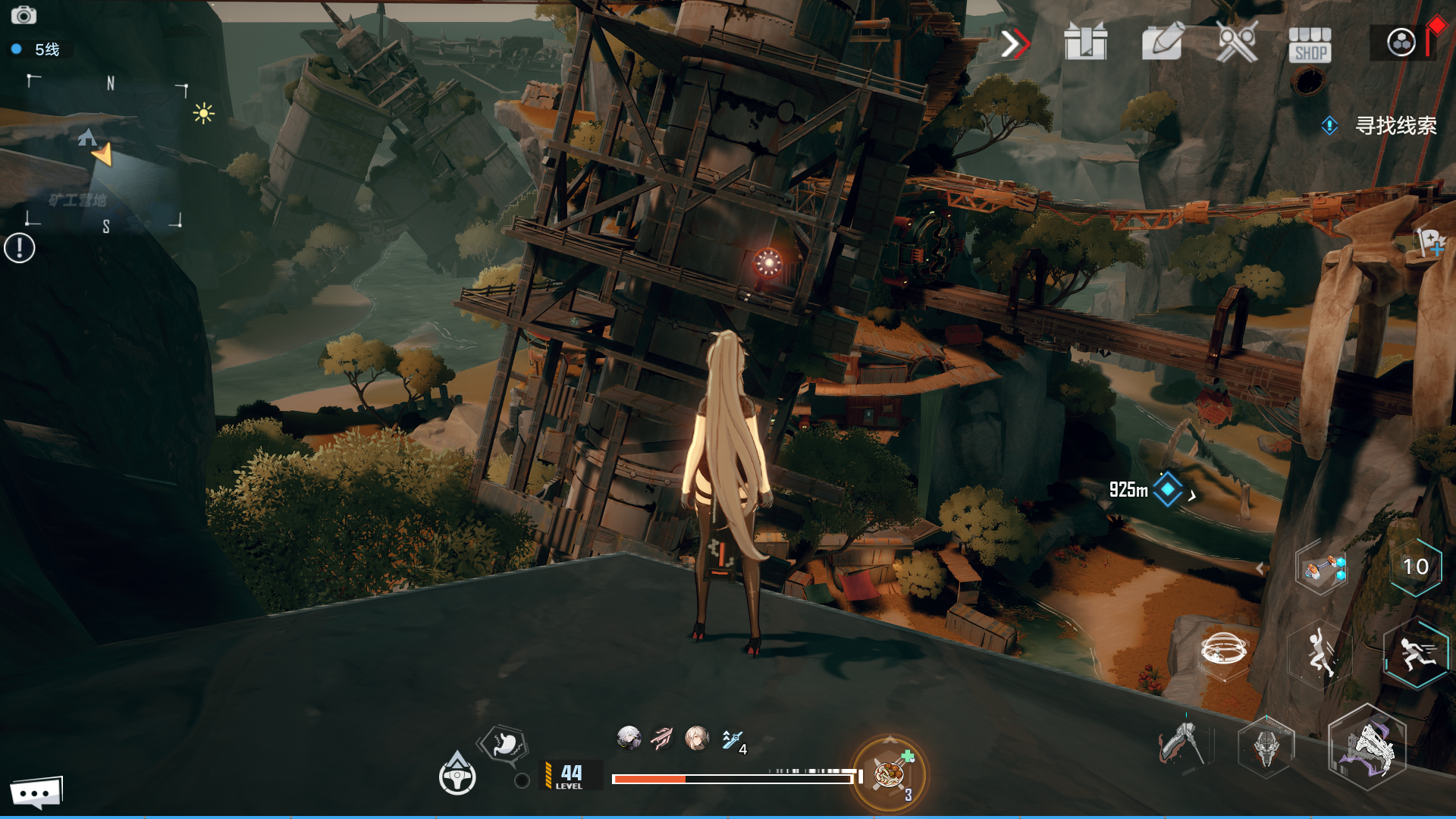The width and height of the screenshot is (1456, 819).
Task: Check the satiety stomach icon
Action: click(505, 744)
